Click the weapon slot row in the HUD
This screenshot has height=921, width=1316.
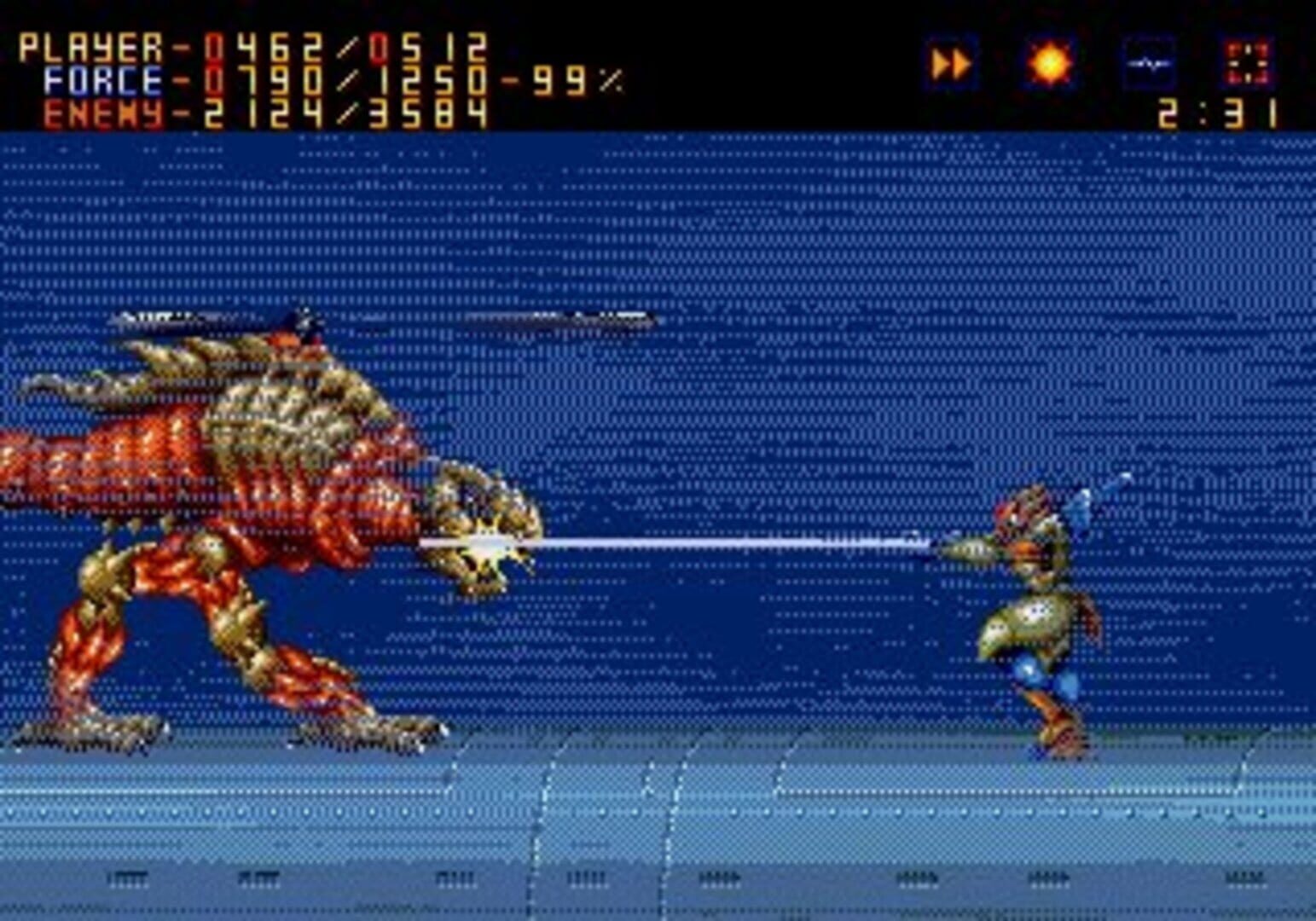[x=1100, y=61]
